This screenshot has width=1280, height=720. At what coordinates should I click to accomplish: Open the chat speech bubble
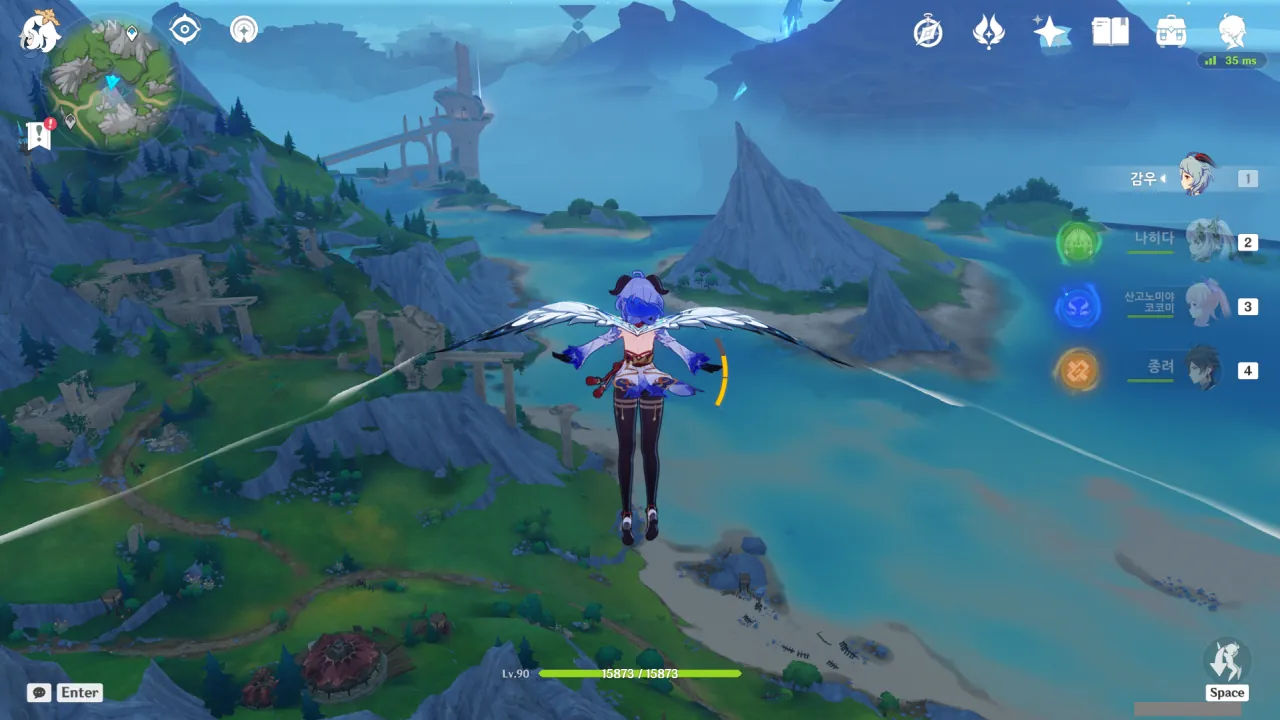click(x=39, y=692)
